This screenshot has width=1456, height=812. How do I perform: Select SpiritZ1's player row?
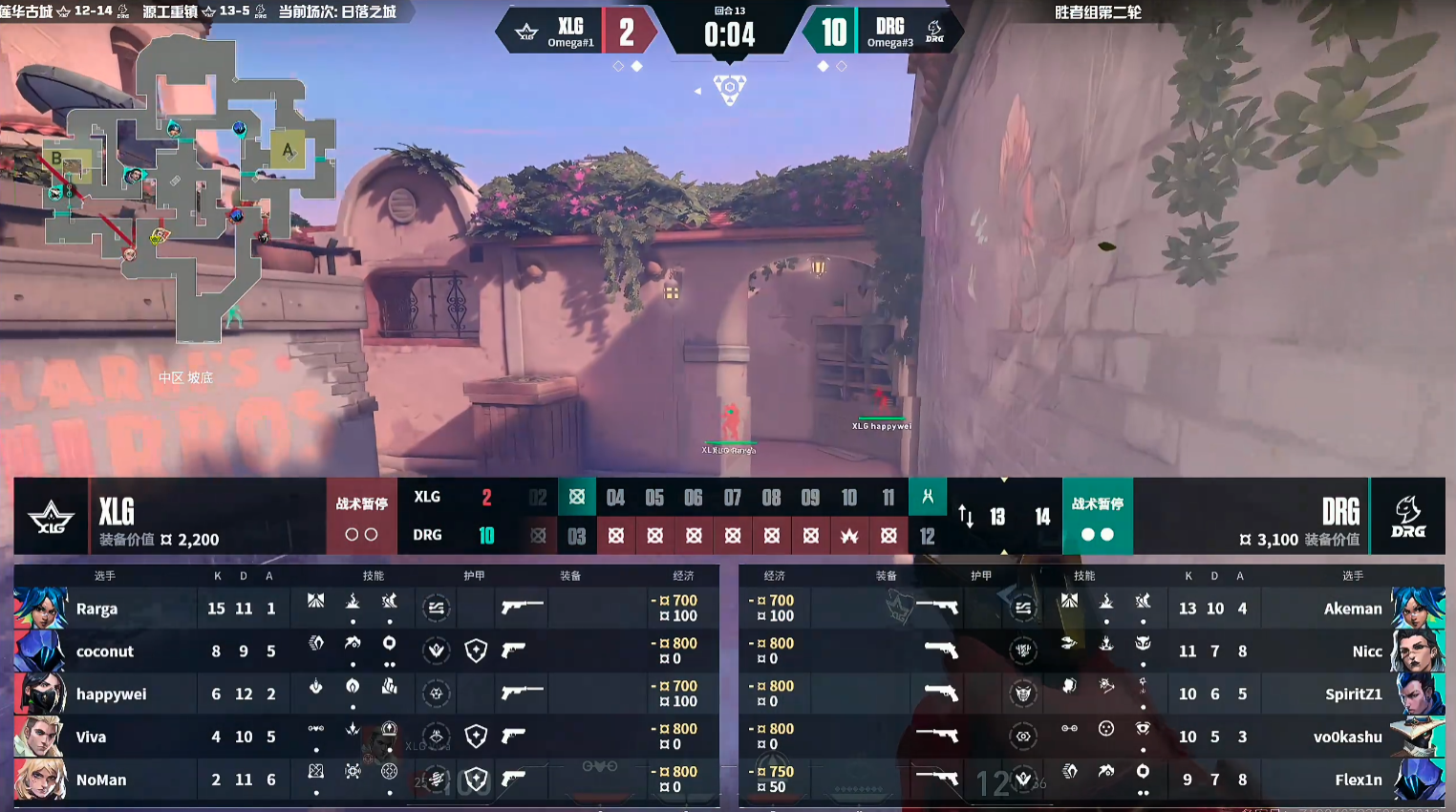click(1091, 694)
